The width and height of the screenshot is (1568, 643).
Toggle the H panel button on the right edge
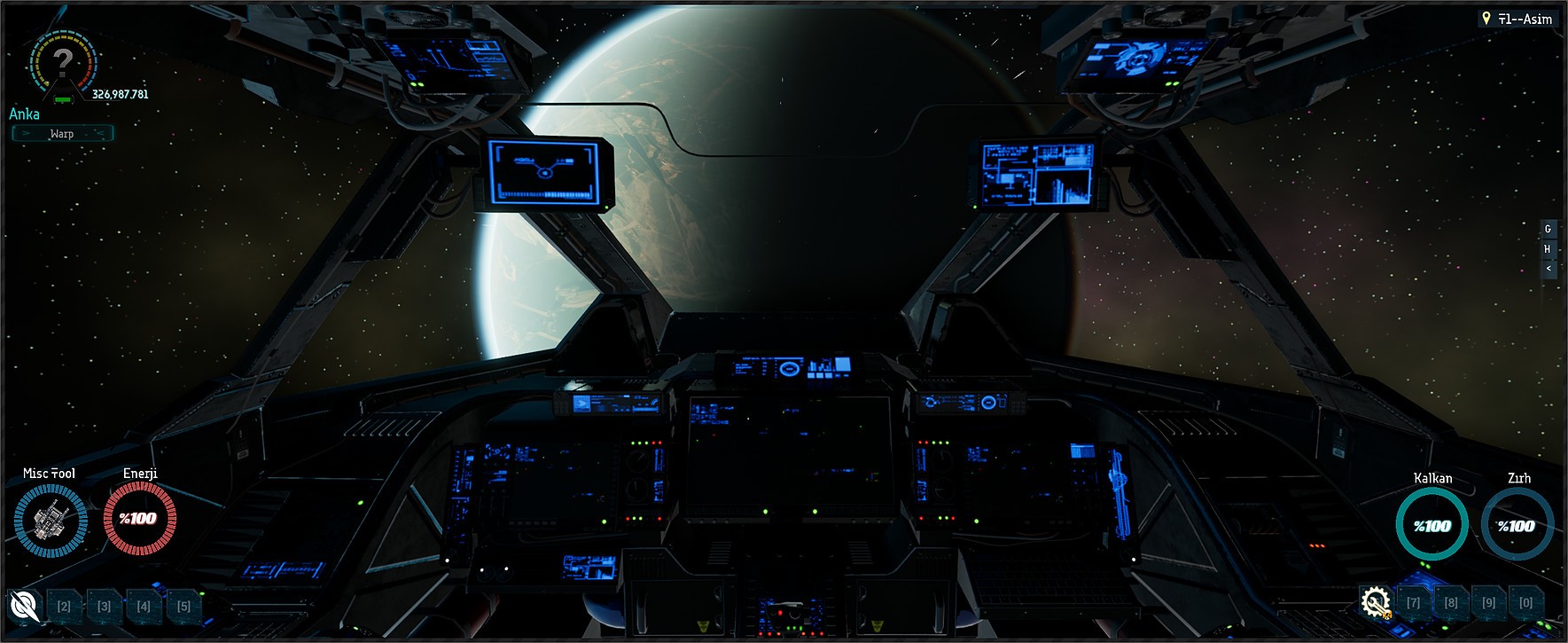point(1548,249)
